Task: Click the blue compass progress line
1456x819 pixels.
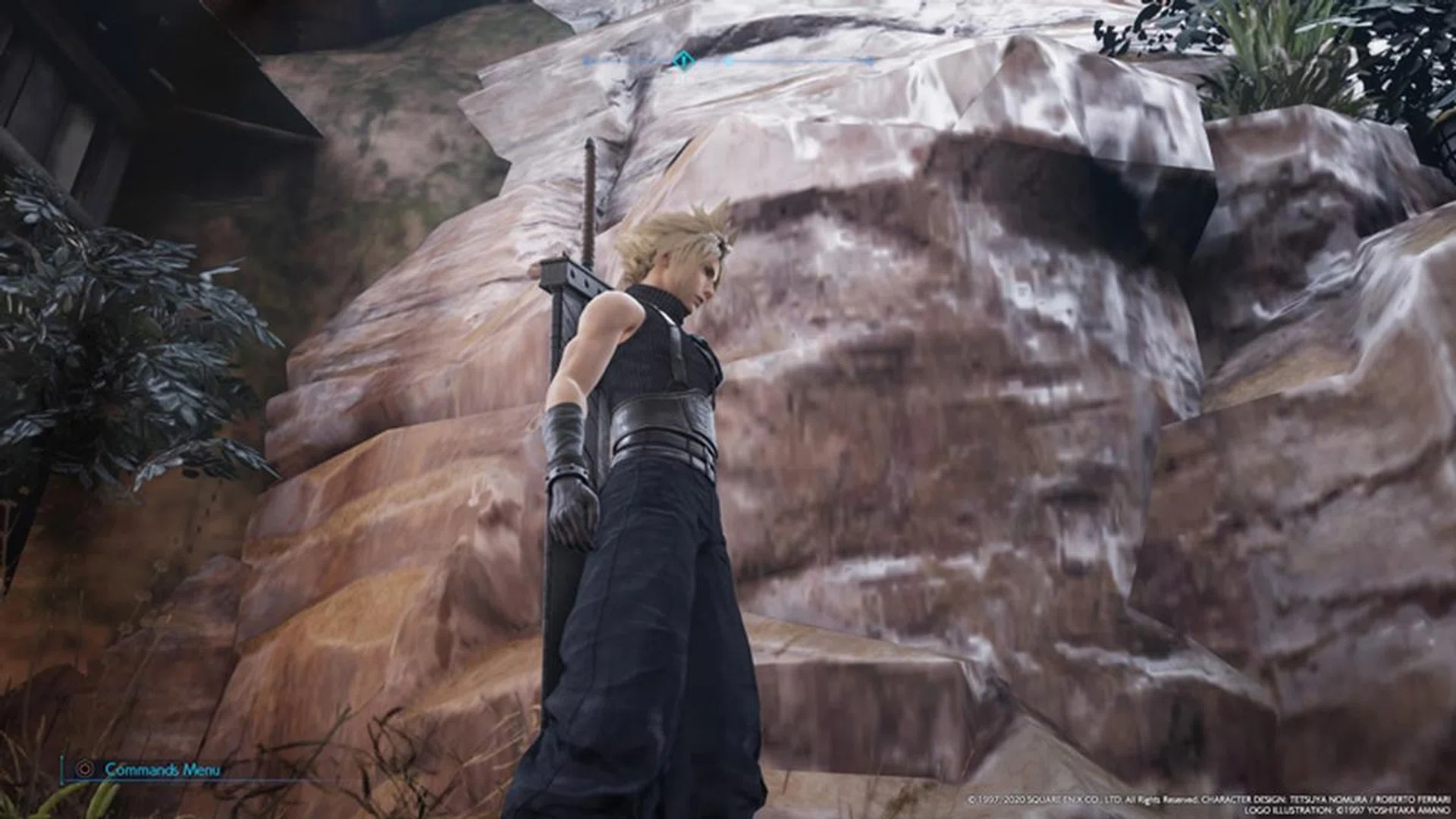Action: pyautogui.click(x=796, y=61)
